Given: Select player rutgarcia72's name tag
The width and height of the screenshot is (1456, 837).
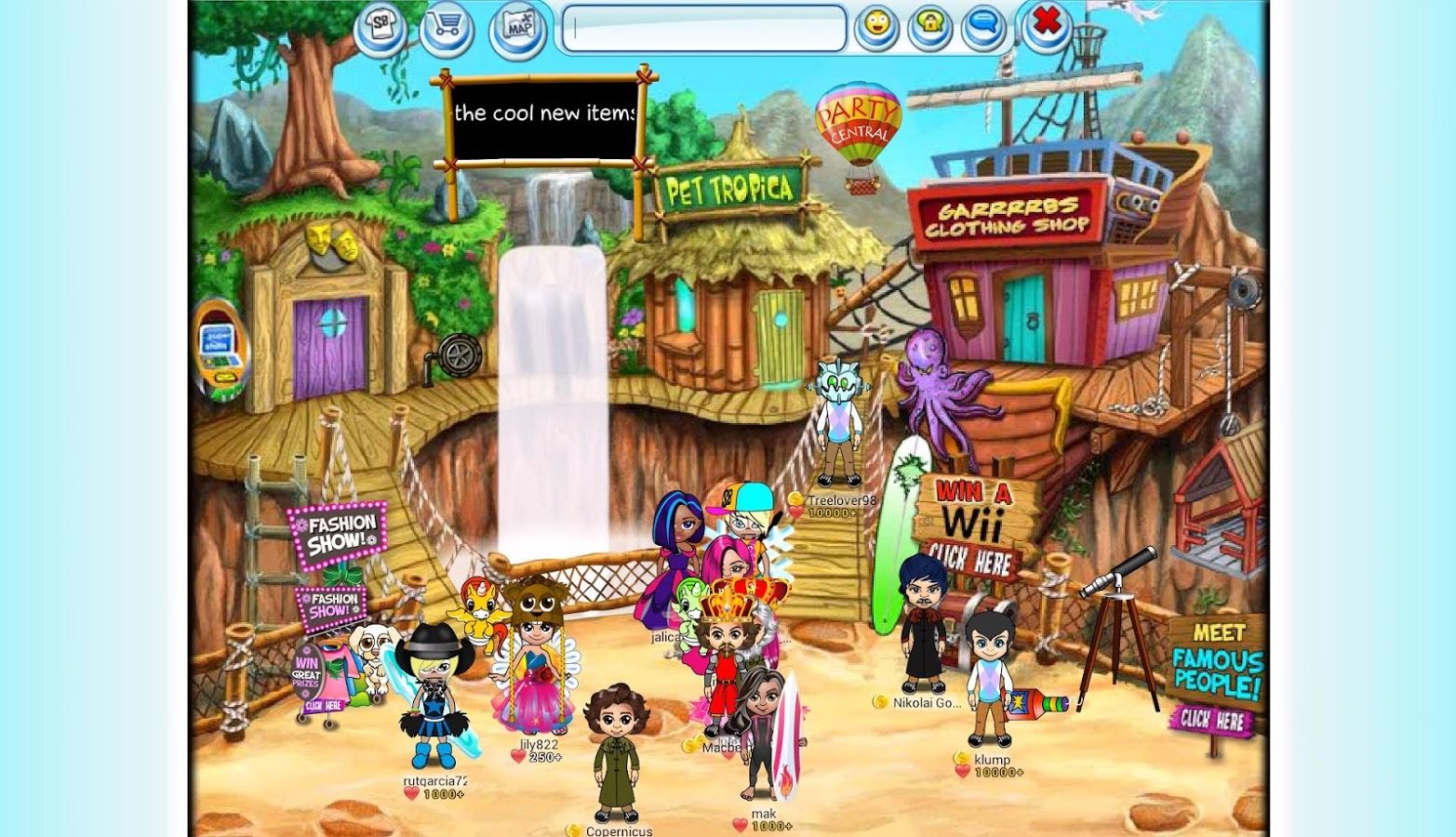Looking at the screenshot, I should (434, 781).
